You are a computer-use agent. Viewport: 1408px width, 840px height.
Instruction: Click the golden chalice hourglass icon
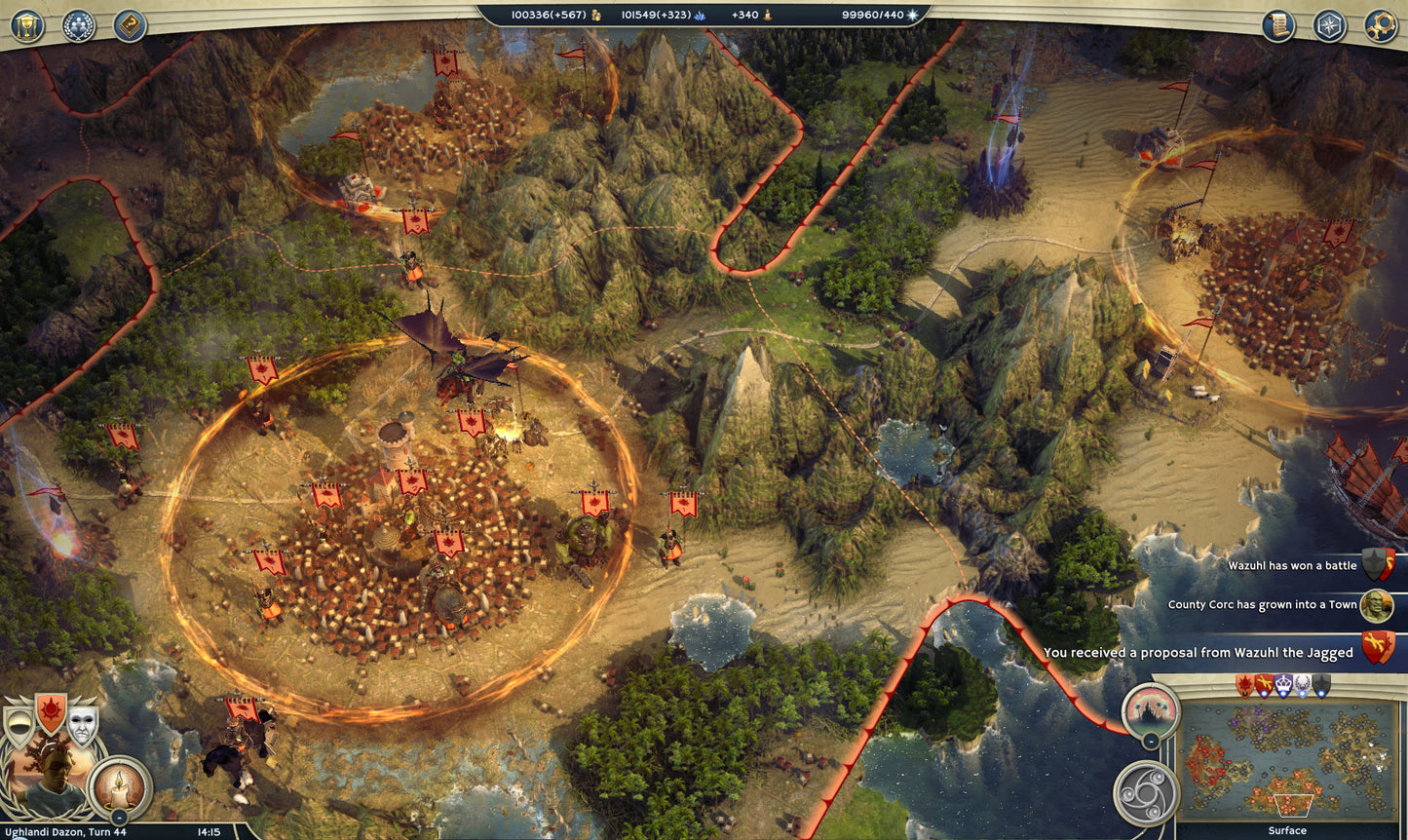point(26,25)
